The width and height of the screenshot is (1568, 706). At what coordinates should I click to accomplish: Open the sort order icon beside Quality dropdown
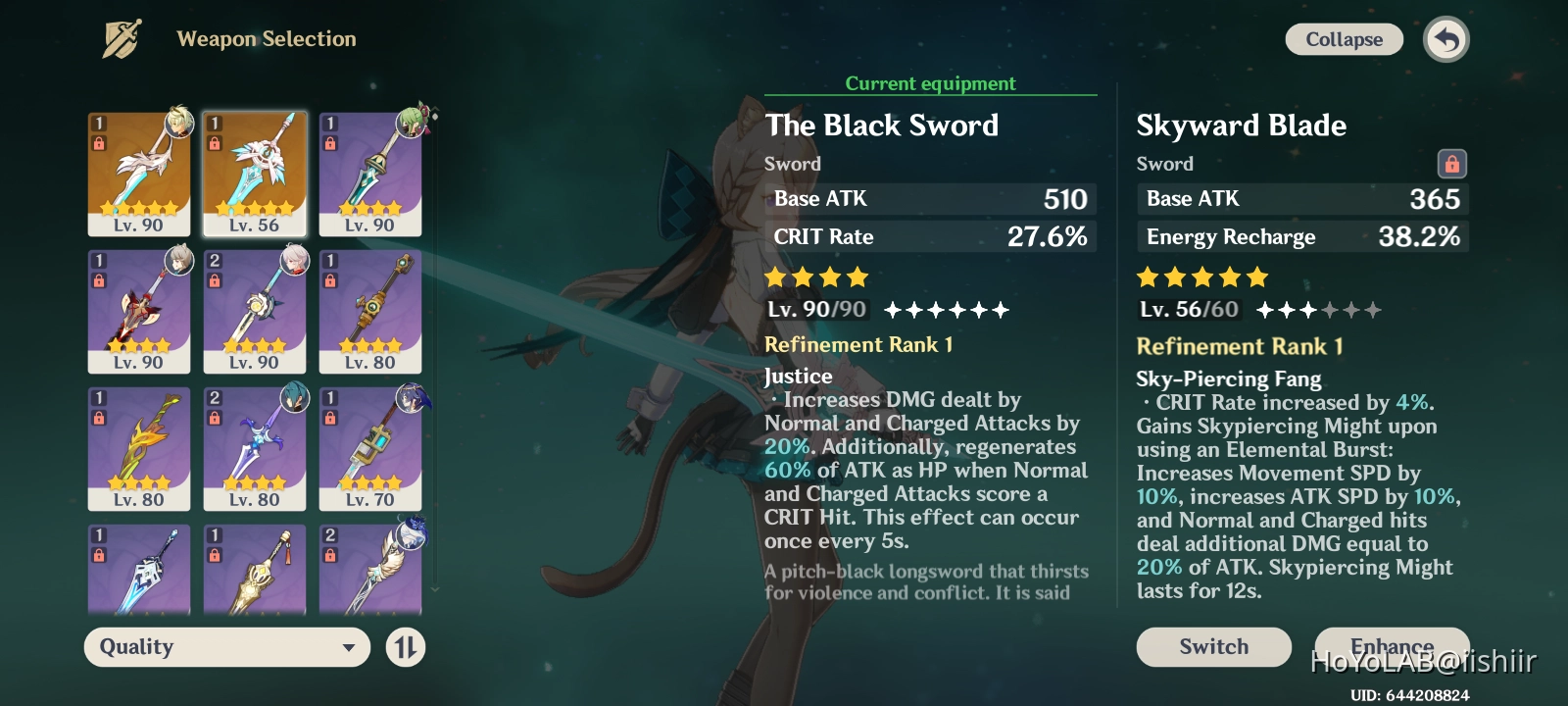(x=405, y=647)
